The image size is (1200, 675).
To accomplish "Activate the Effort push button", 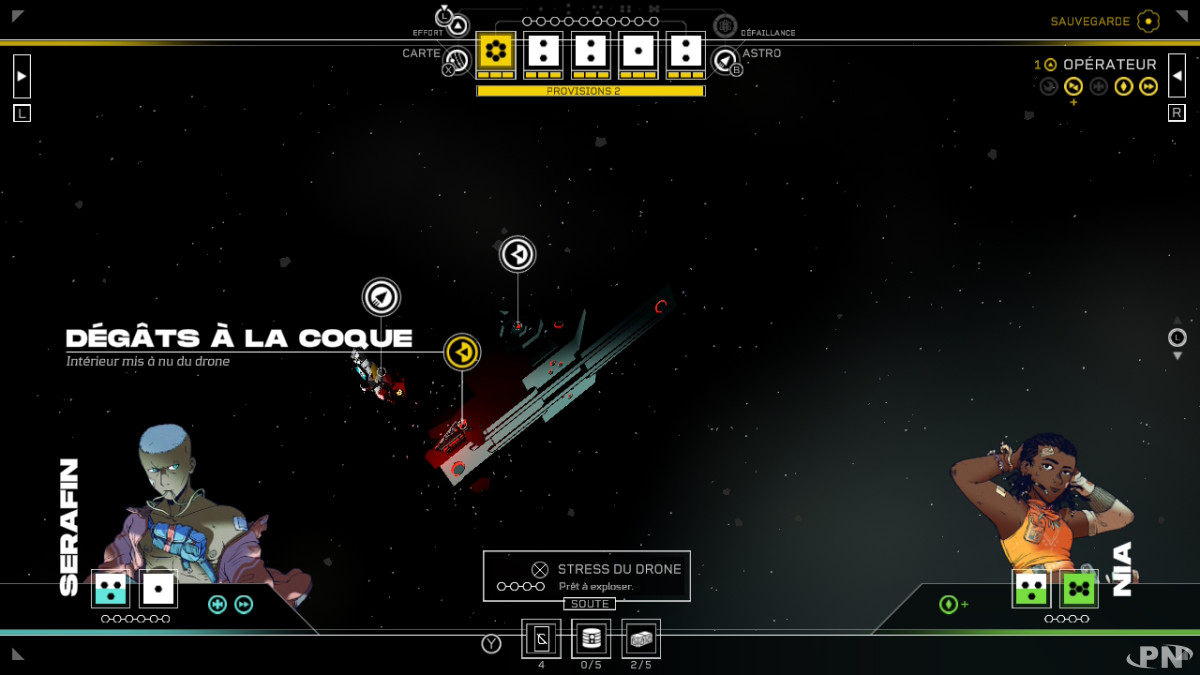I will [x=456, y=25].
